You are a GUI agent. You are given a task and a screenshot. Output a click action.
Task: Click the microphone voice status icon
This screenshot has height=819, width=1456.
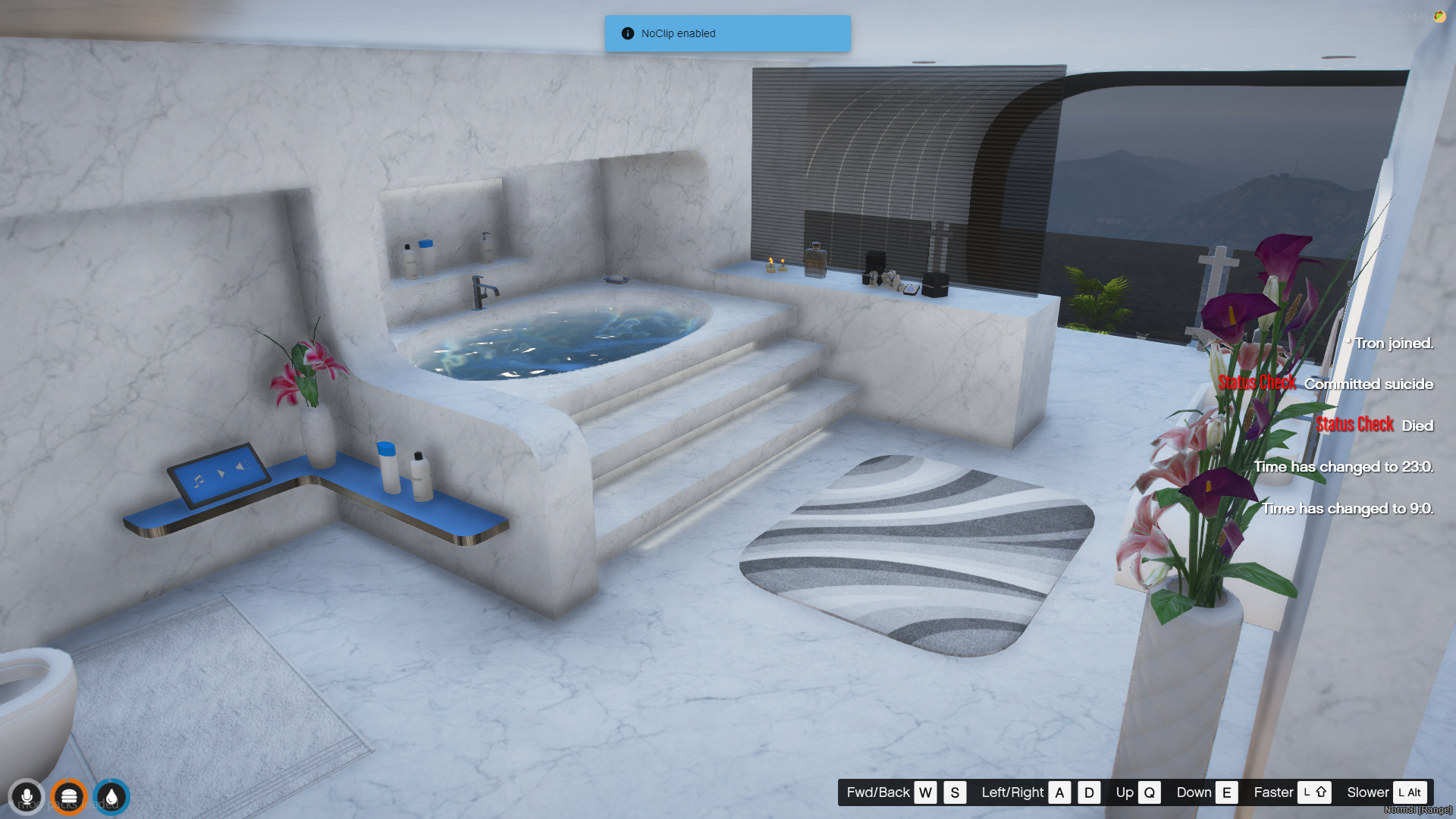coord(27,797)
